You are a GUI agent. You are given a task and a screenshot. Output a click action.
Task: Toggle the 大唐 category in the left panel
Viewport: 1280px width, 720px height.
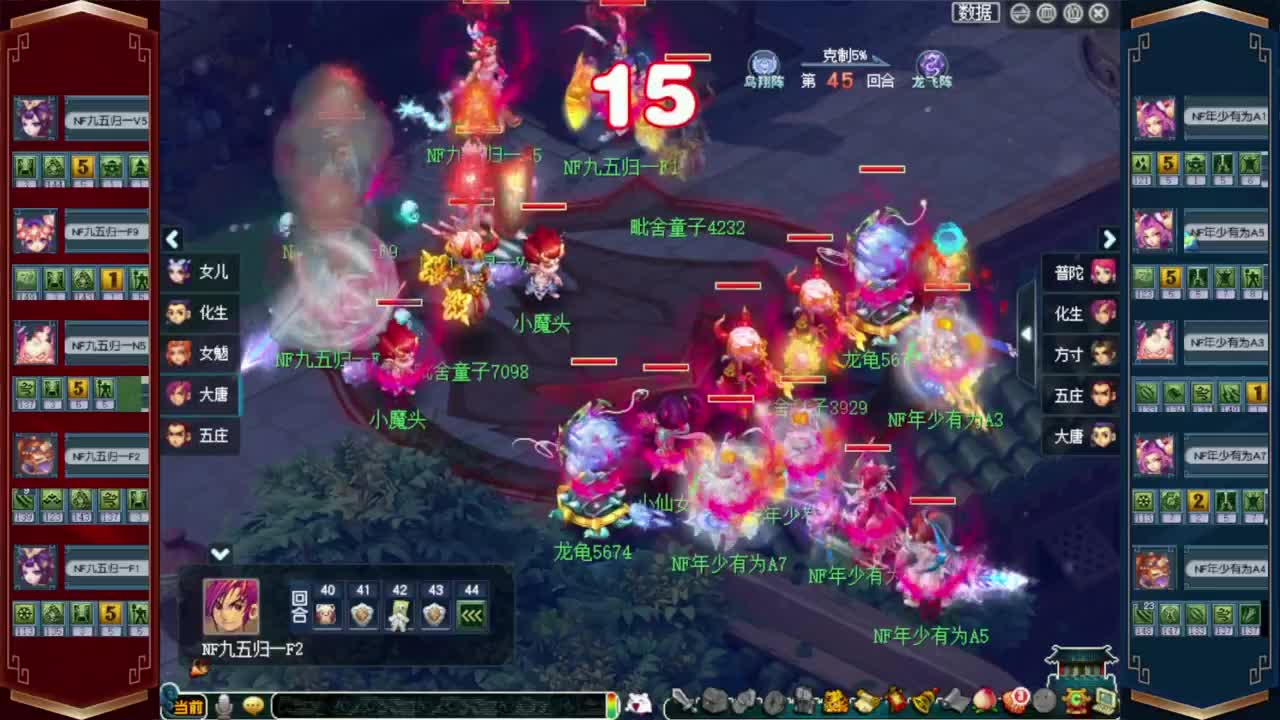199,395
